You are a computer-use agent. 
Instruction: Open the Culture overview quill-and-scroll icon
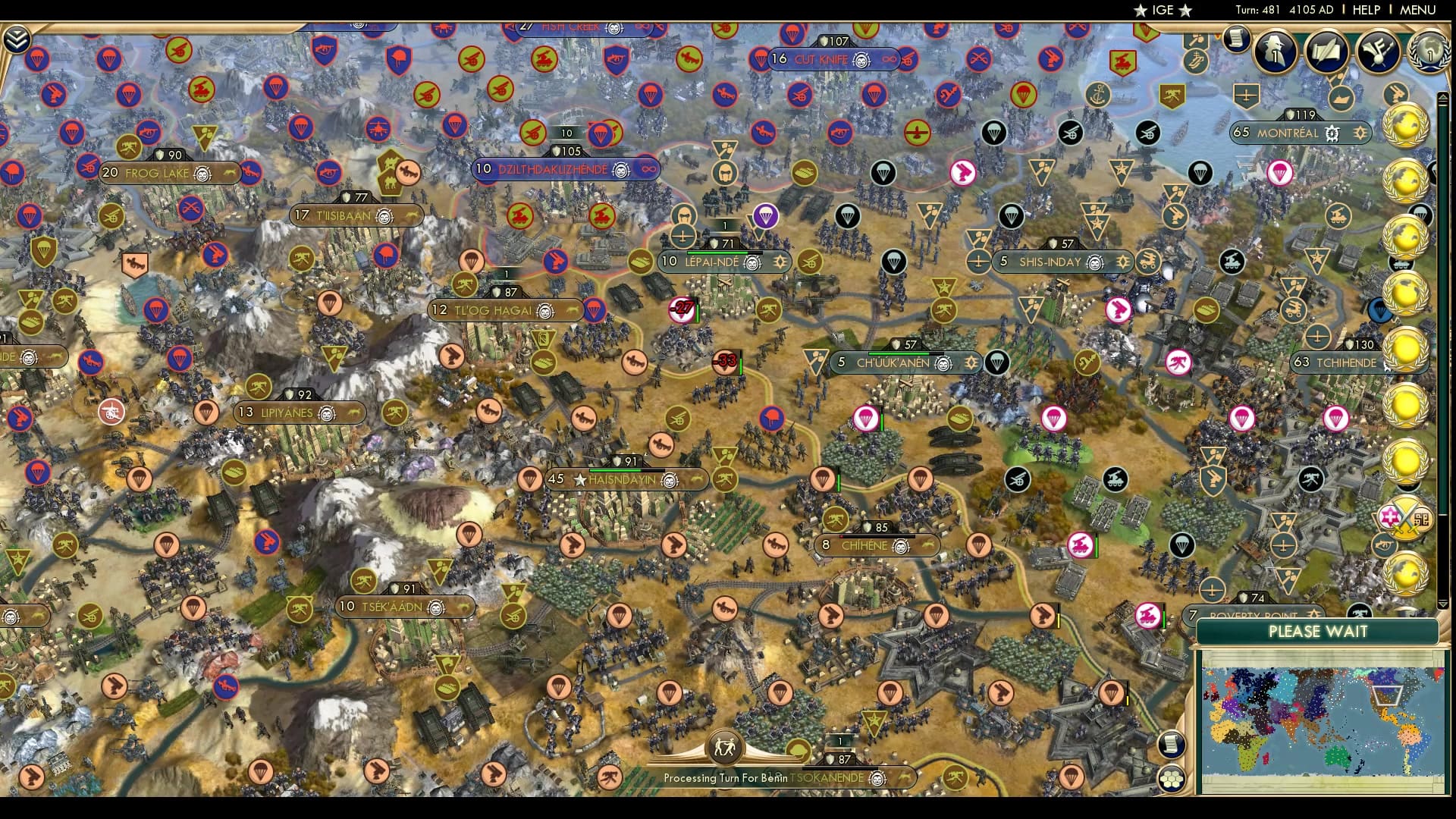[x=1326, y=50]
